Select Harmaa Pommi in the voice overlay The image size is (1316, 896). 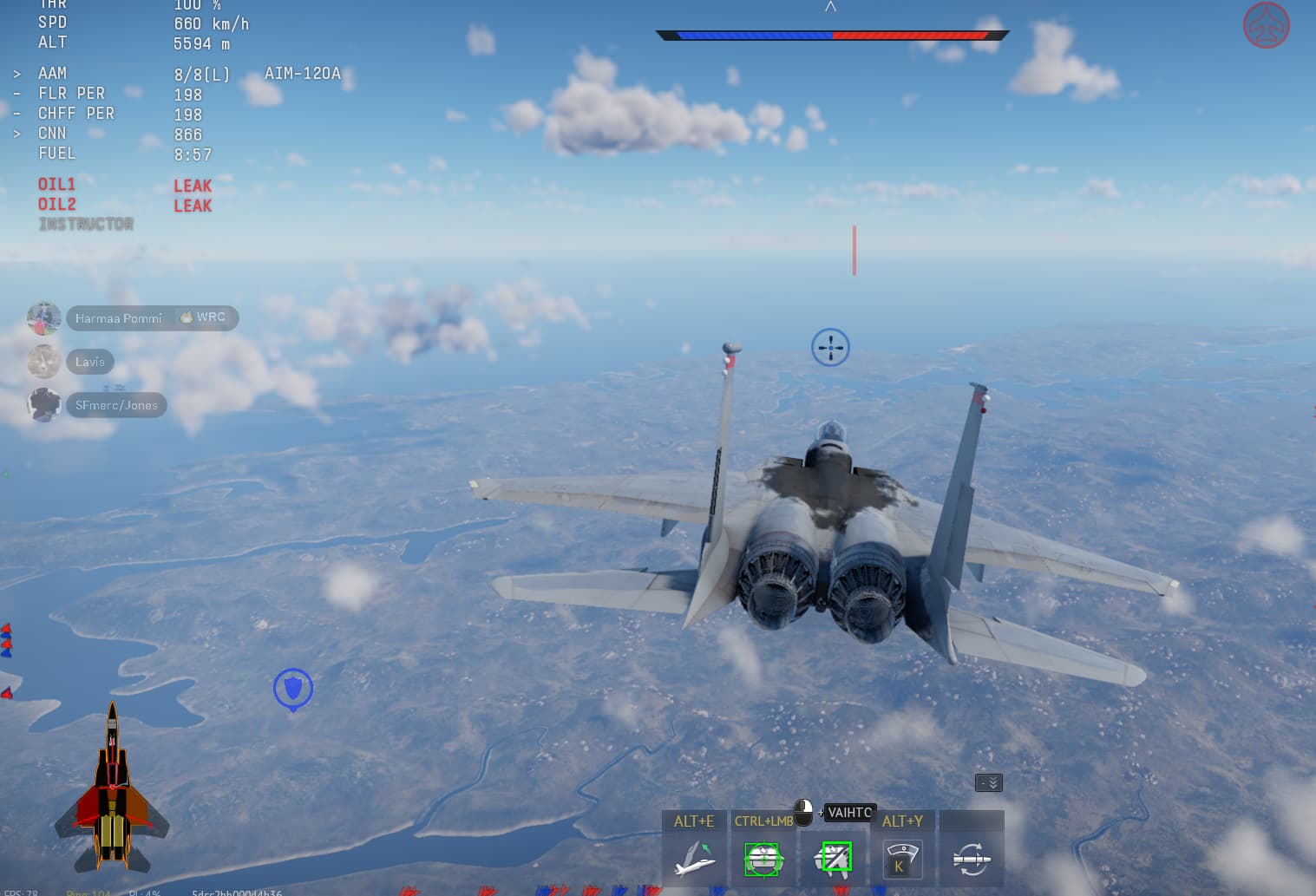point(118,318)
